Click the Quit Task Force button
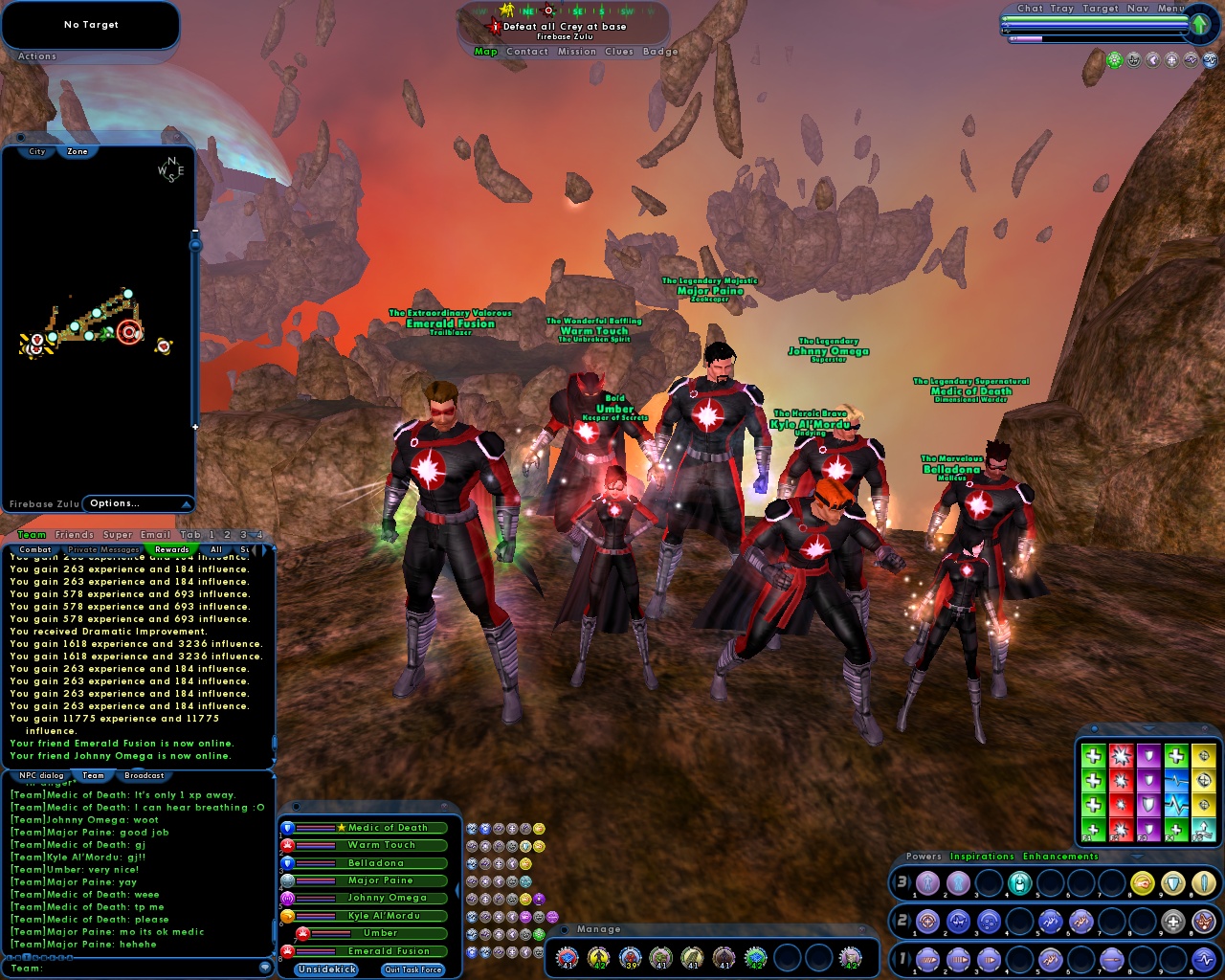The height and width of the screenshot is (980, 1225). [x=412, y=969]
